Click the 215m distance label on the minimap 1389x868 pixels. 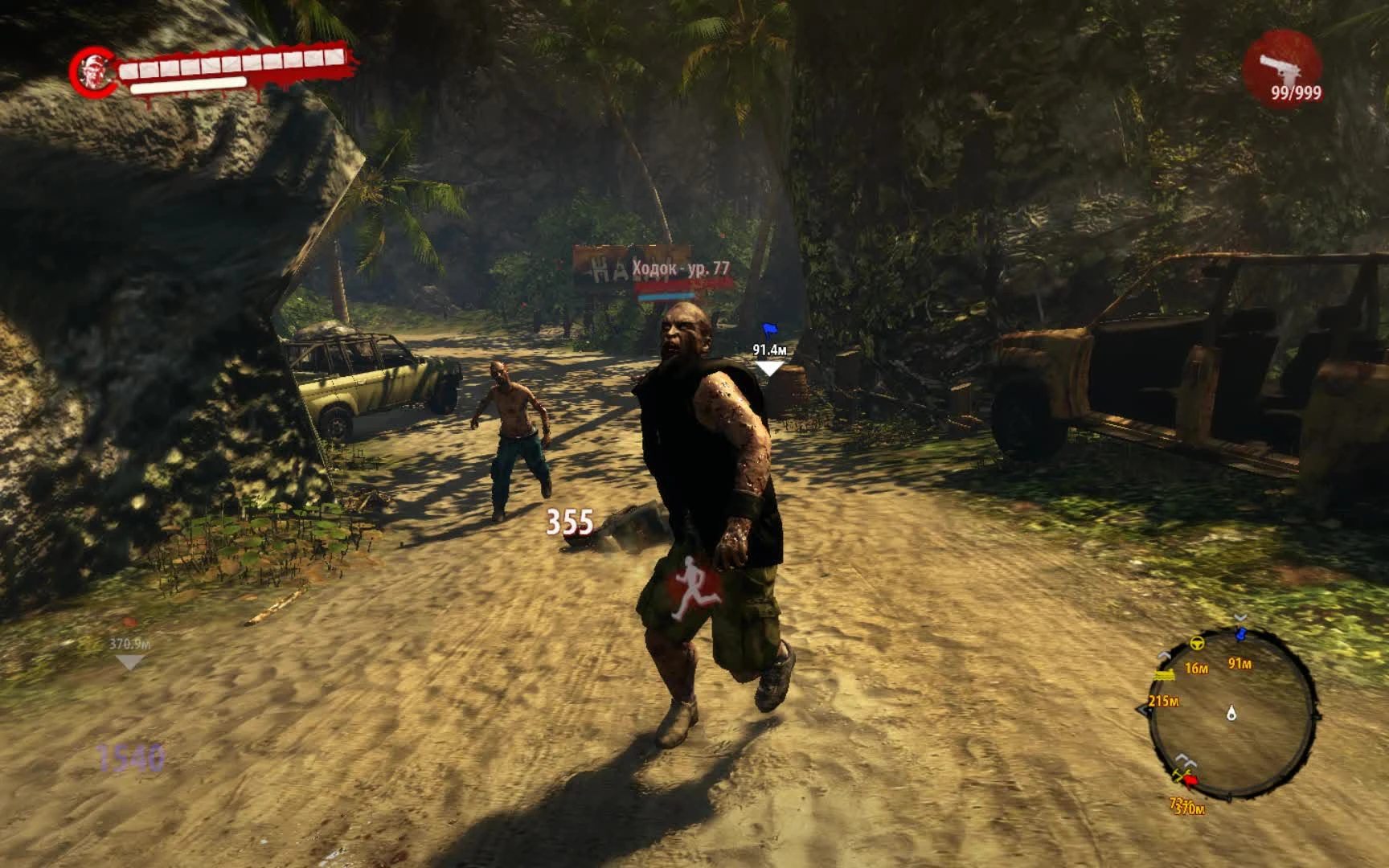1163,701
